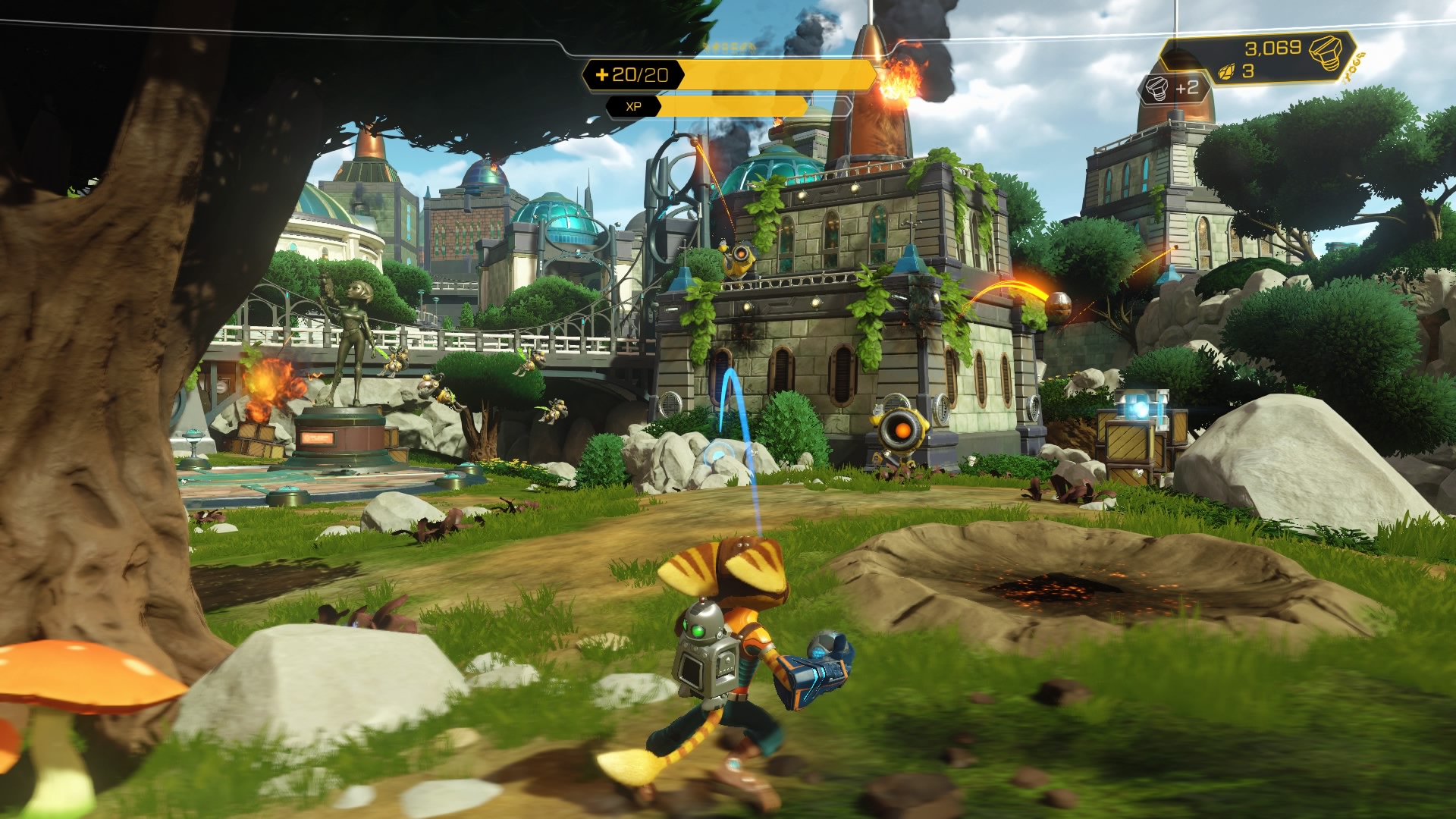Click the large gold bolt currency icon
Viewport: 1456px width, 819px height.
point(1326,52)
